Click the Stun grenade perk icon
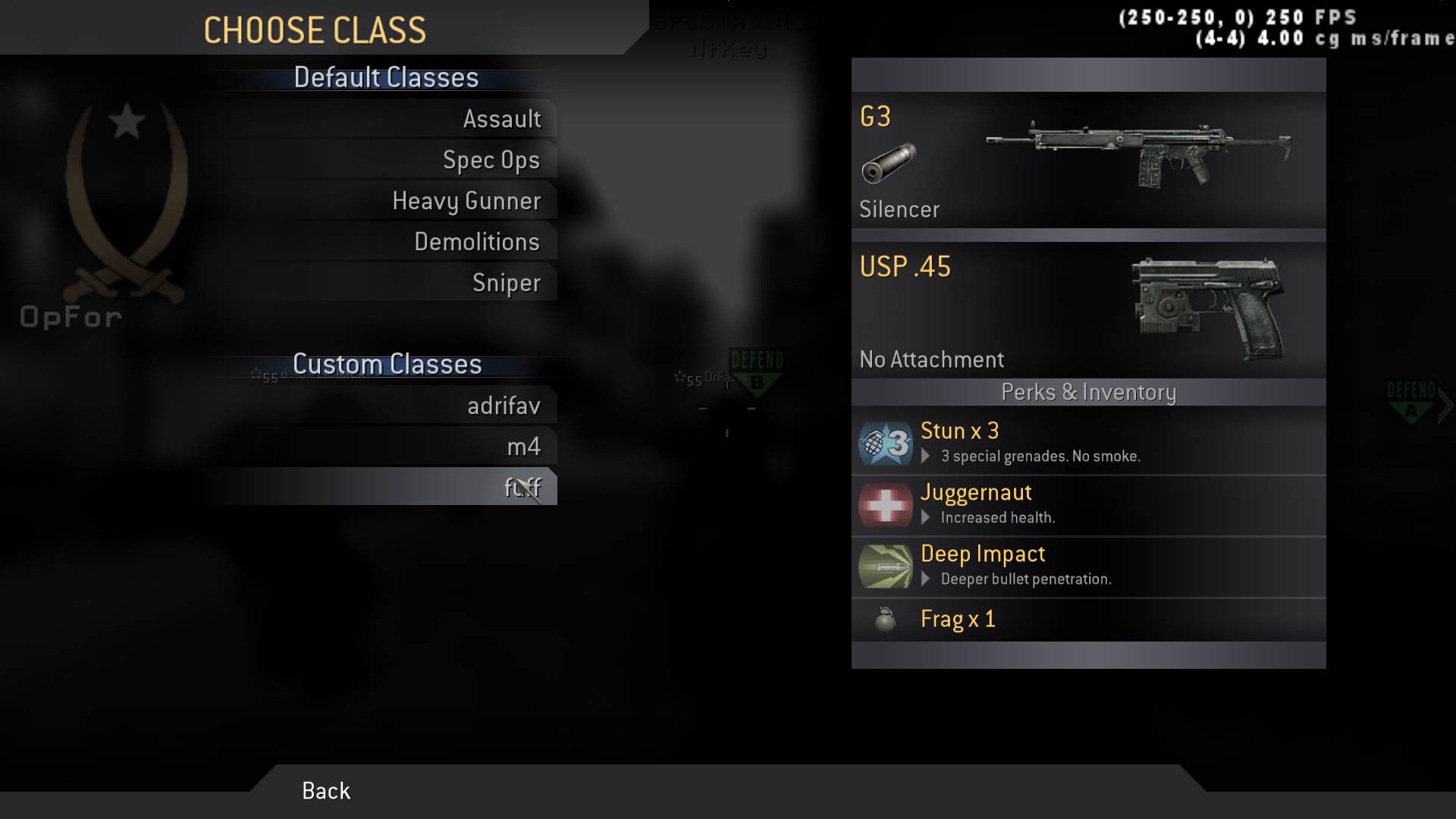1456x819 pixels. pos(885,442)
